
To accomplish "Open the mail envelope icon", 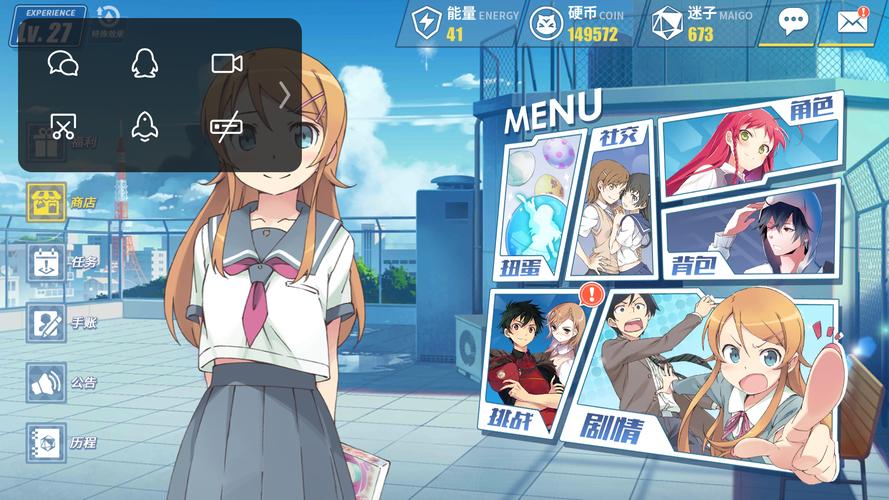I will point(852,22).
